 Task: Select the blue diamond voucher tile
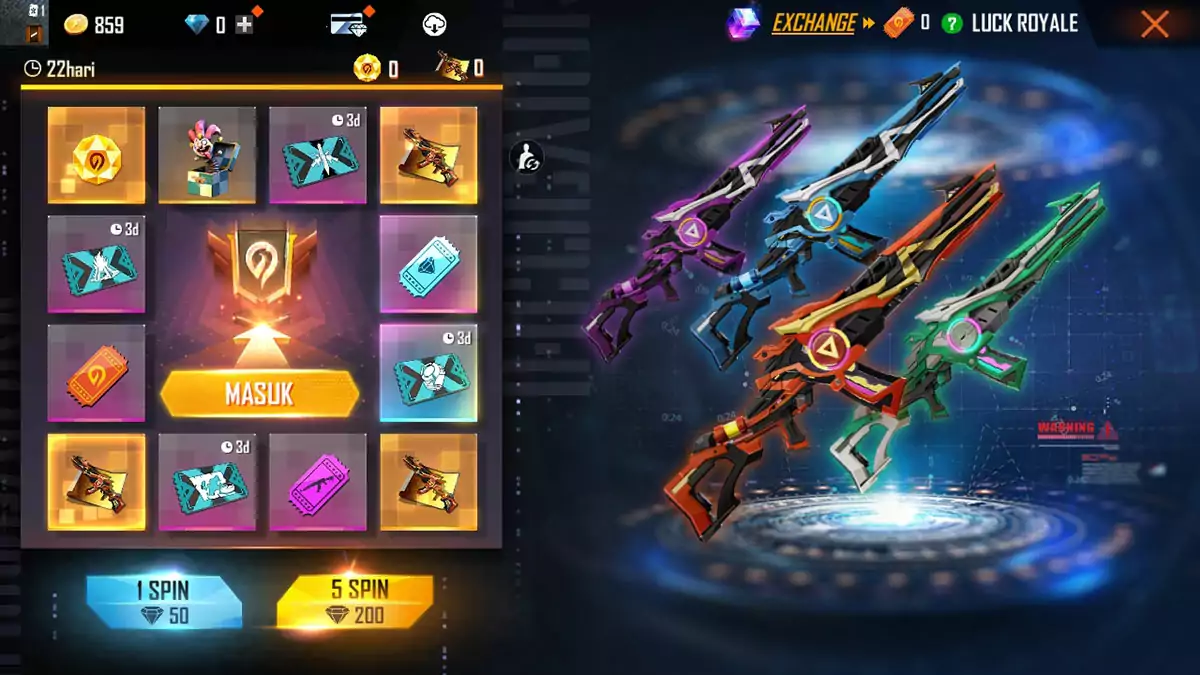click(x=428, y=264)
